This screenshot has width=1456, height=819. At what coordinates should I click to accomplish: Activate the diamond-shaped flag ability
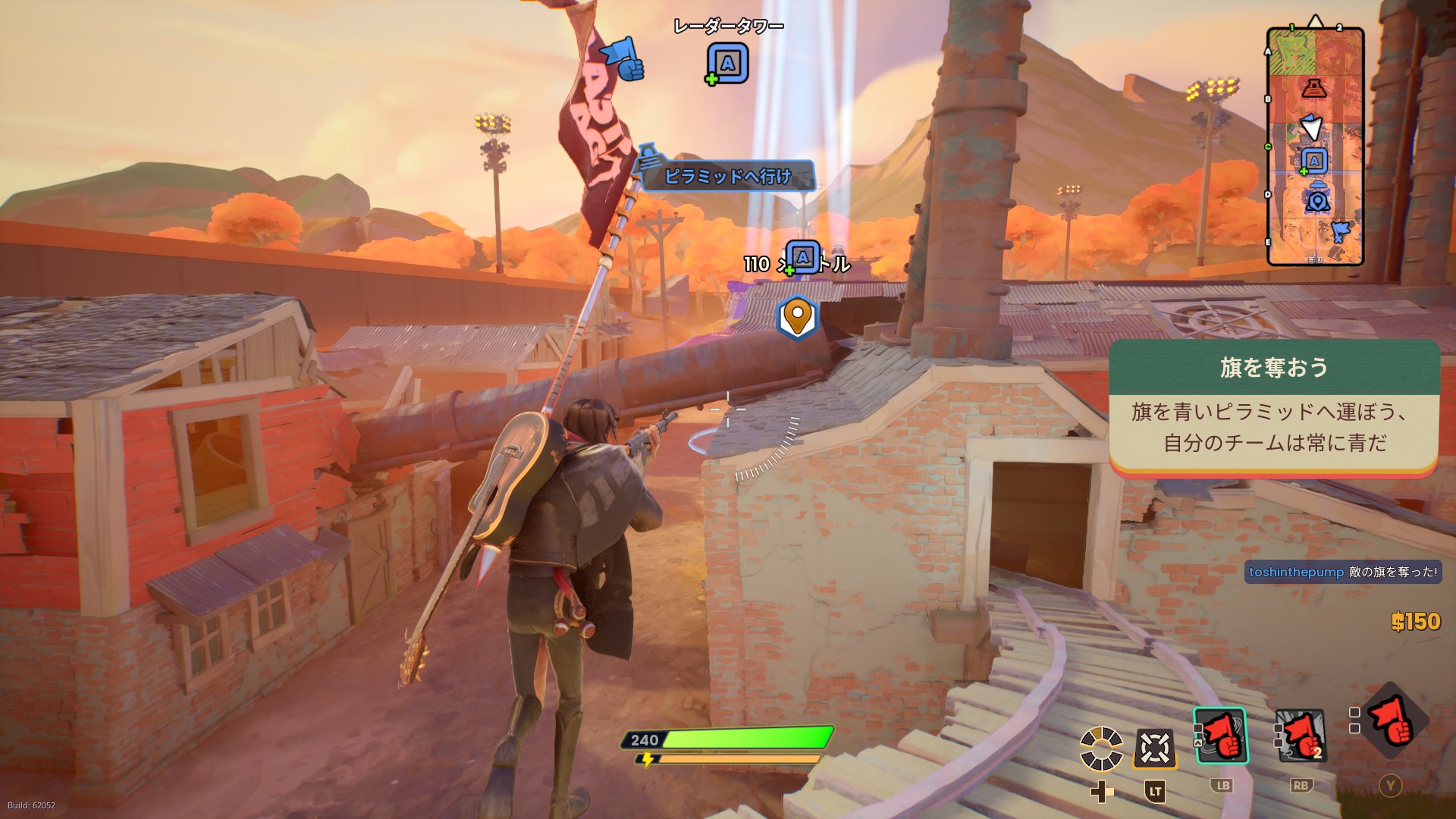coord(1394,721)
